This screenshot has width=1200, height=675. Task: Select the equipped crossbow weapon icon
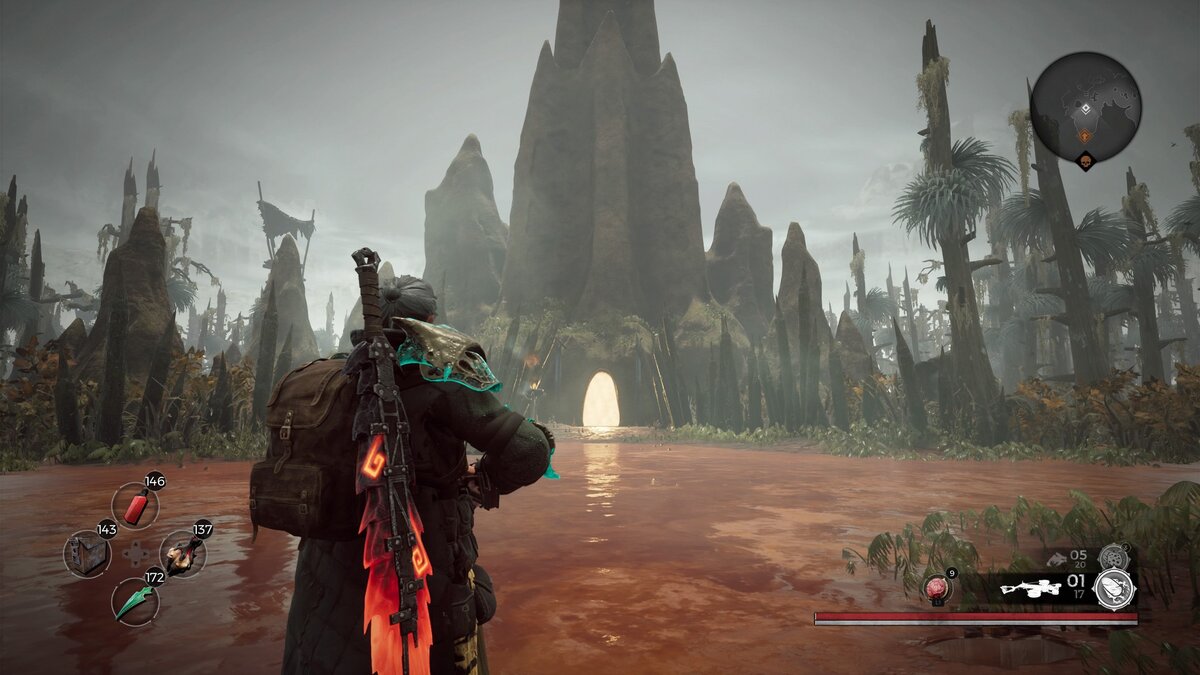click(x=1030, y=589)
